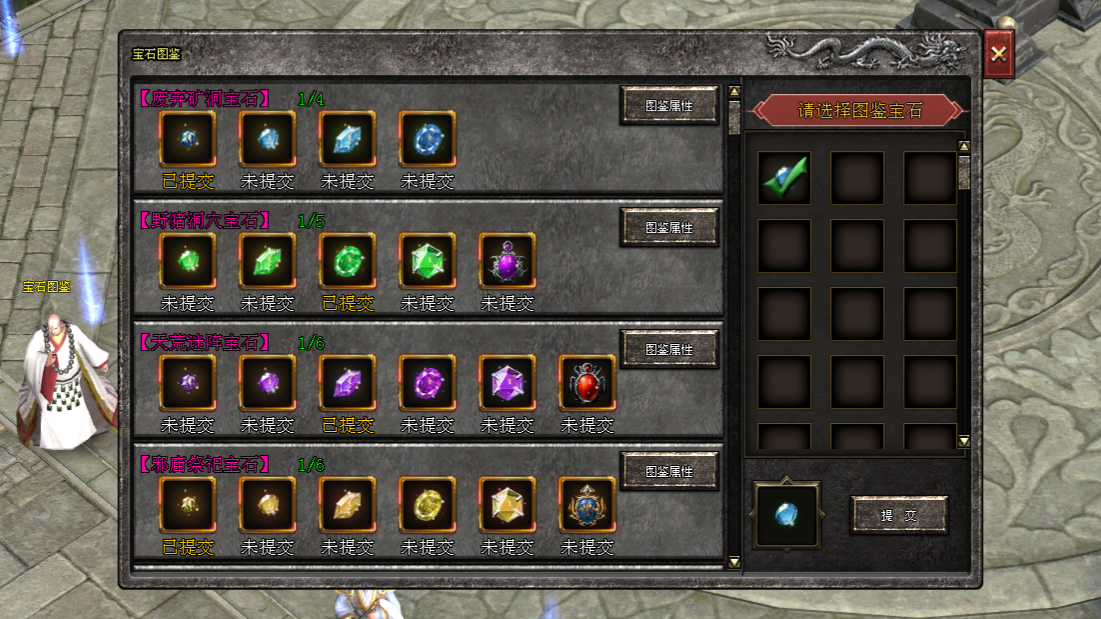The image size is (1101, 619).
Task: Open 图鉴属性 for 邪庙祭祀宝石
Action: [669, 470]
